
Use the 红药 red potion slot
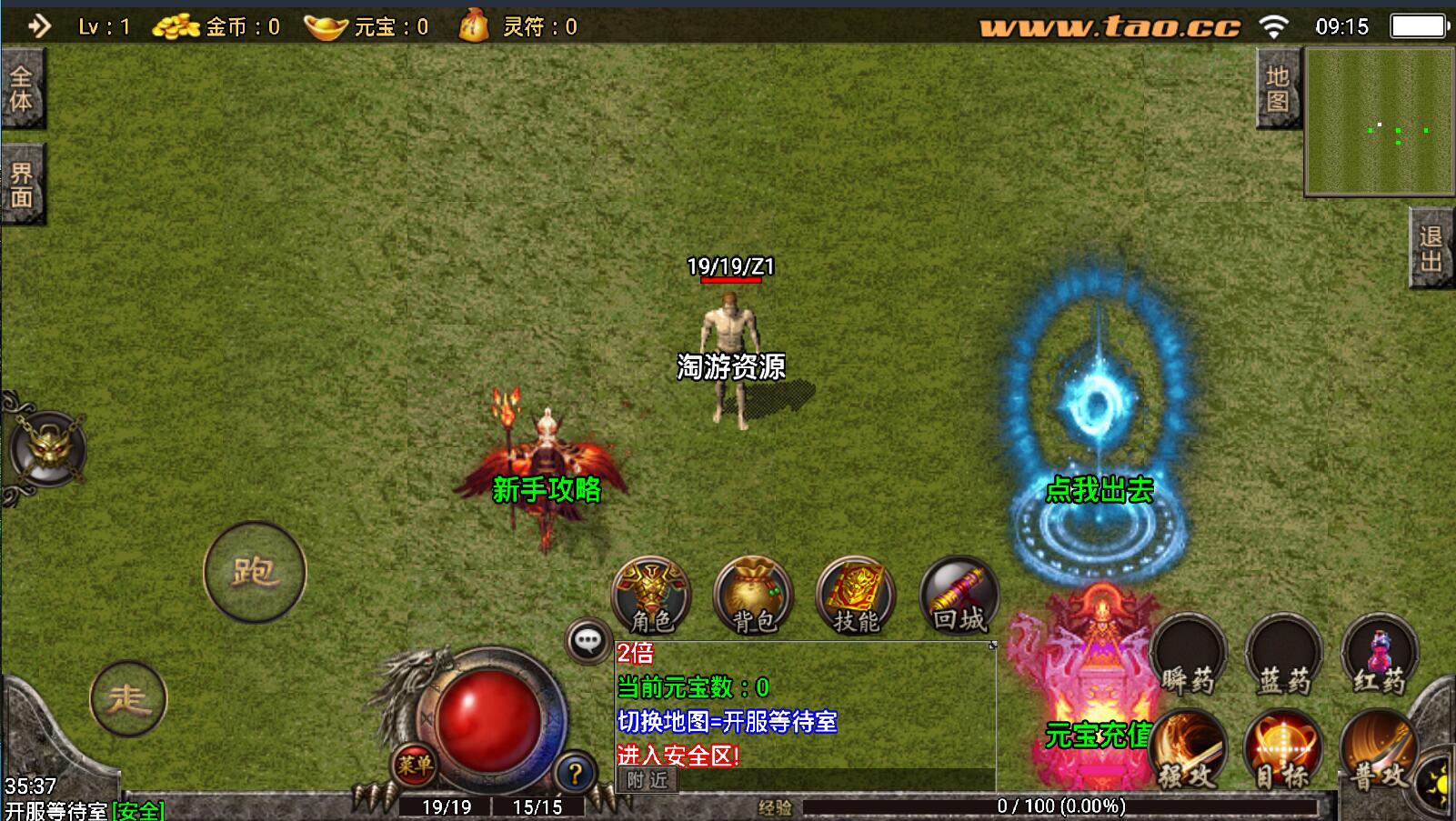click(1380, 655)
